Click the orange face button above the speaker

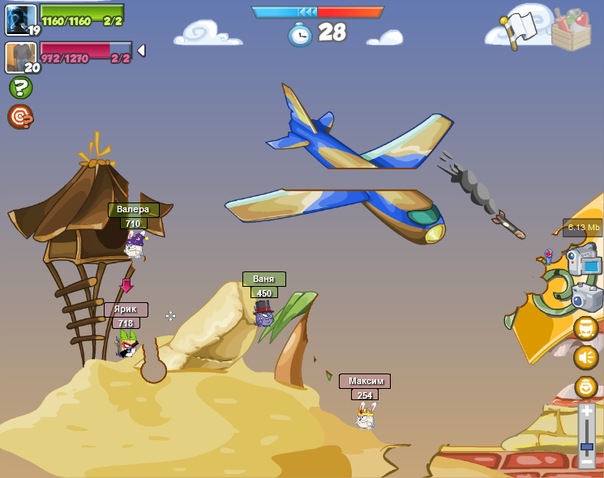pos(586,328)
